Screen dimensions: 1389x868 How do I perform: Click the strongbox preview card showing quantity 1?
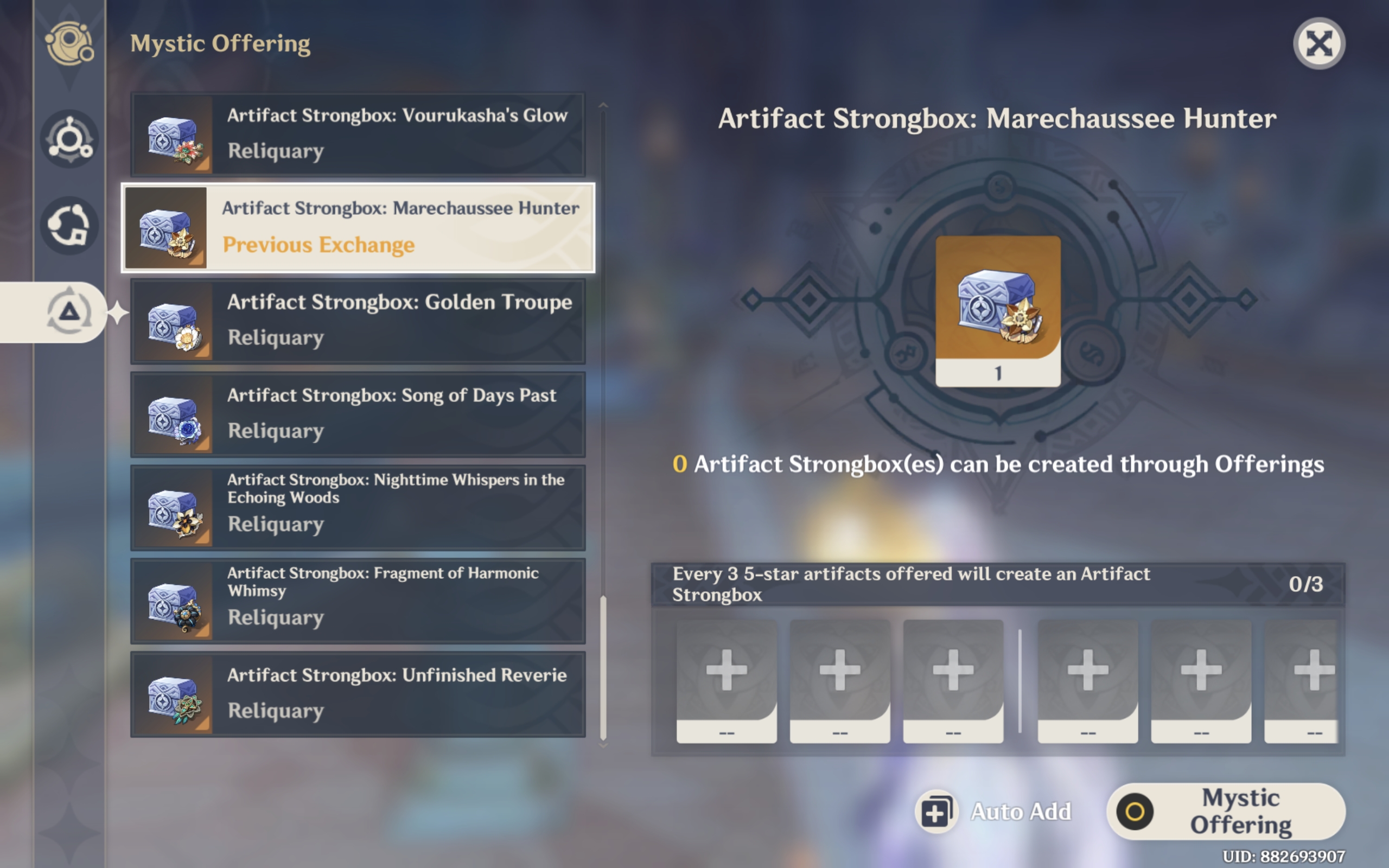tap(998, 310)
